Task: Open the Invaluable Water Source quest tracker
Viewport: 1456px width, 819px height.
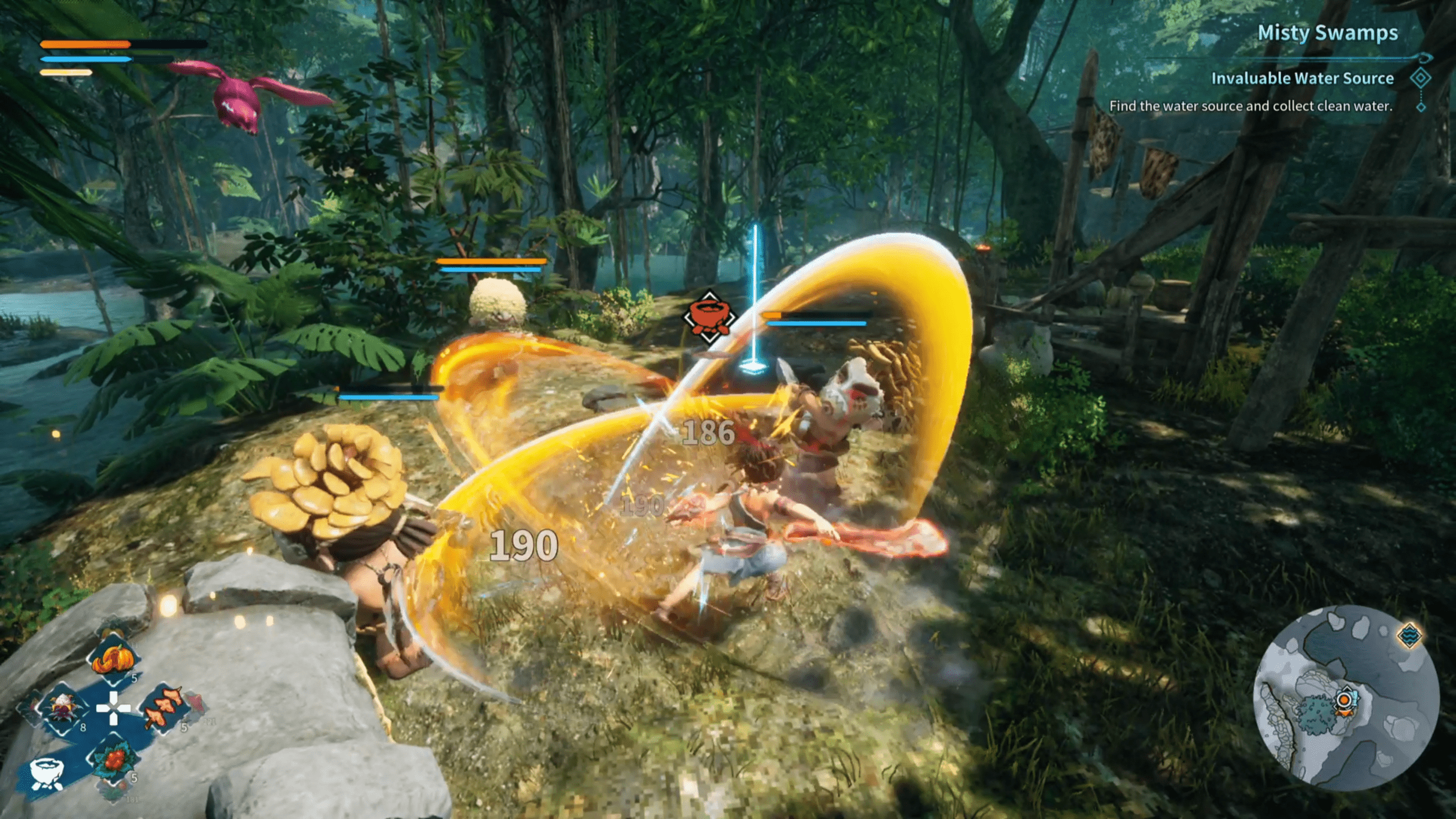Action: coord(1302,78)
